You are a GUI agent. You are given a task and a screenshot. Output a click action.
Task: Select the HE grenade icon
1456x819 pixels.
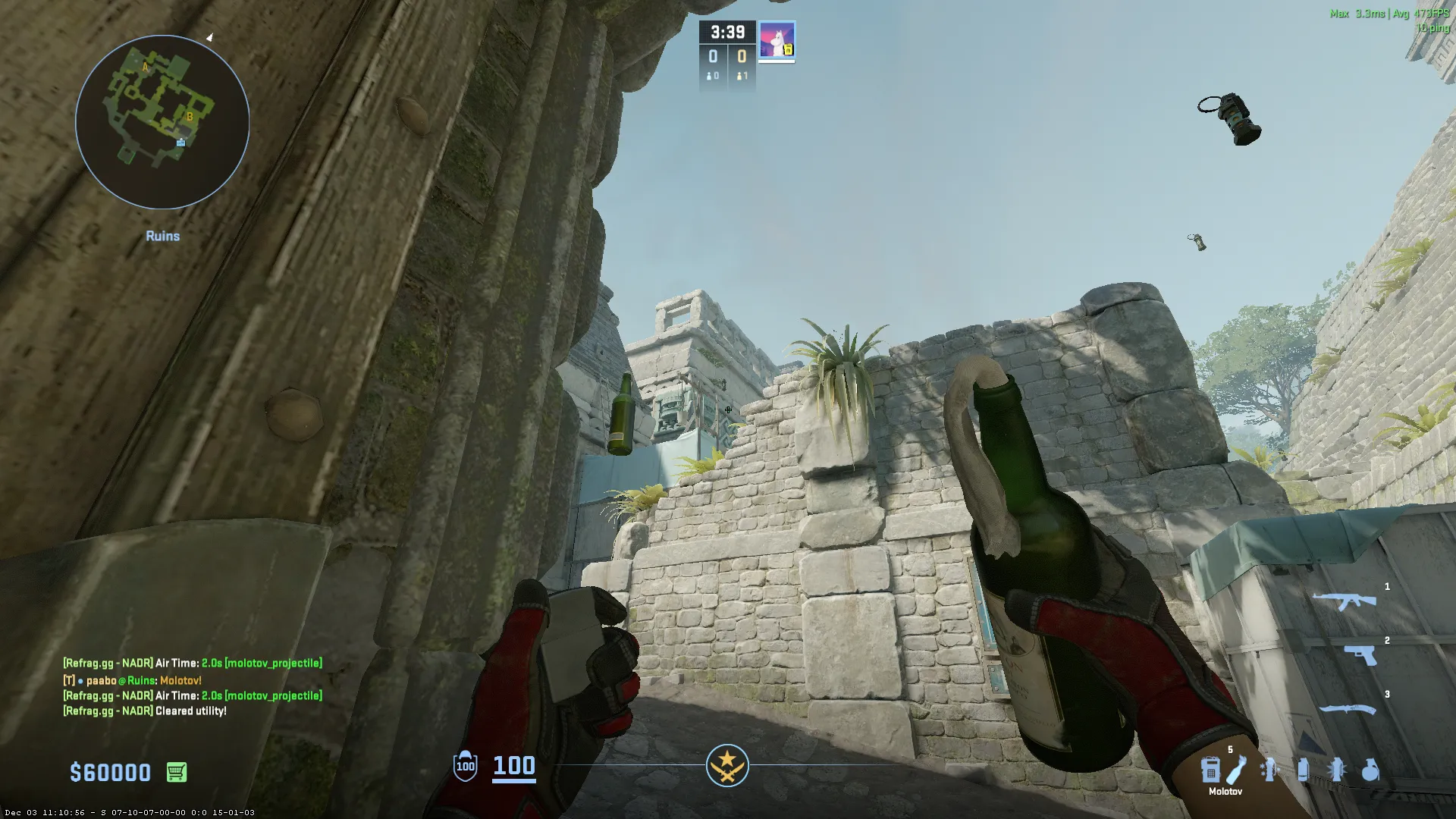coord(1370,770)
